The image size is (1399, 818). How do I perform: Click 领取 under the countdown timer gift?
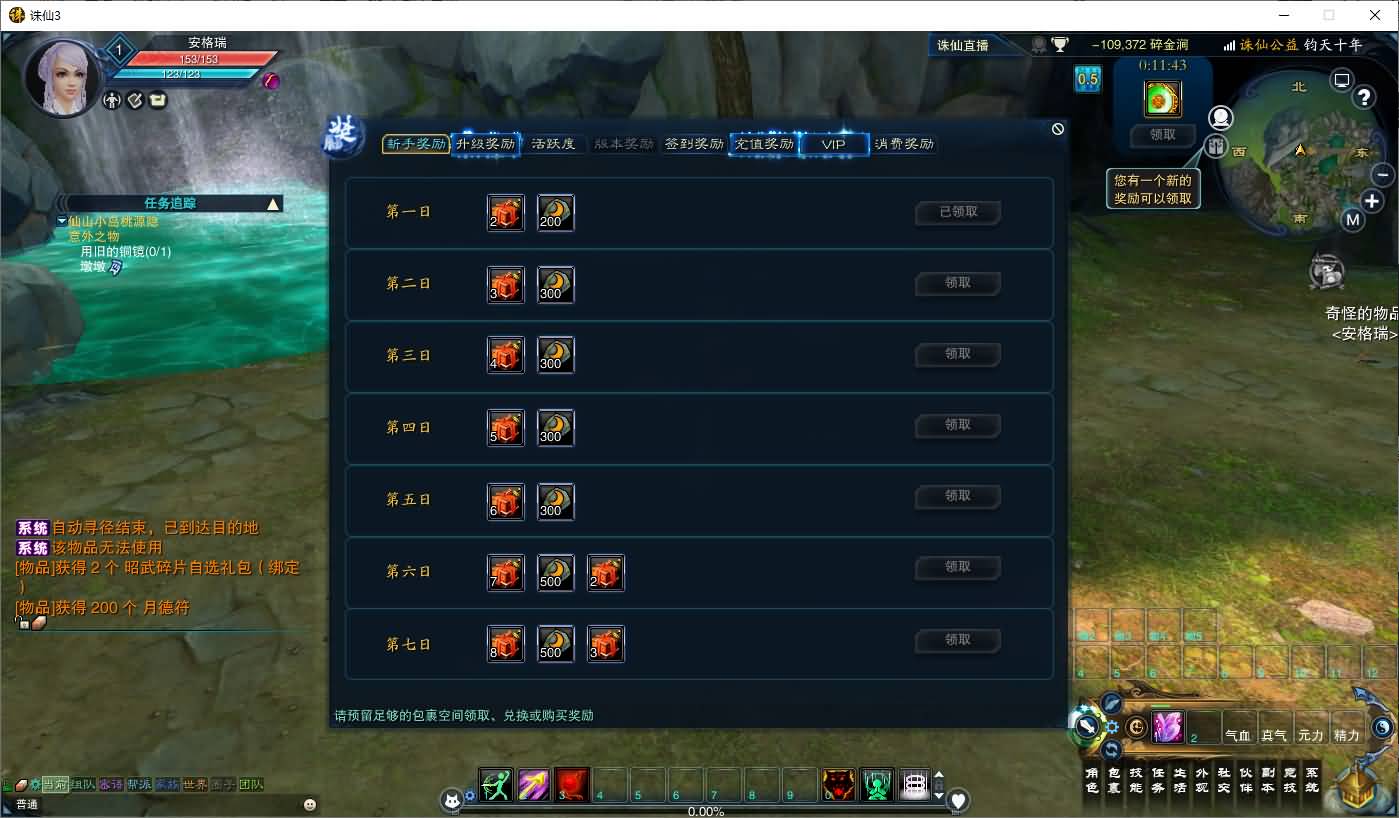point(1163,135)
